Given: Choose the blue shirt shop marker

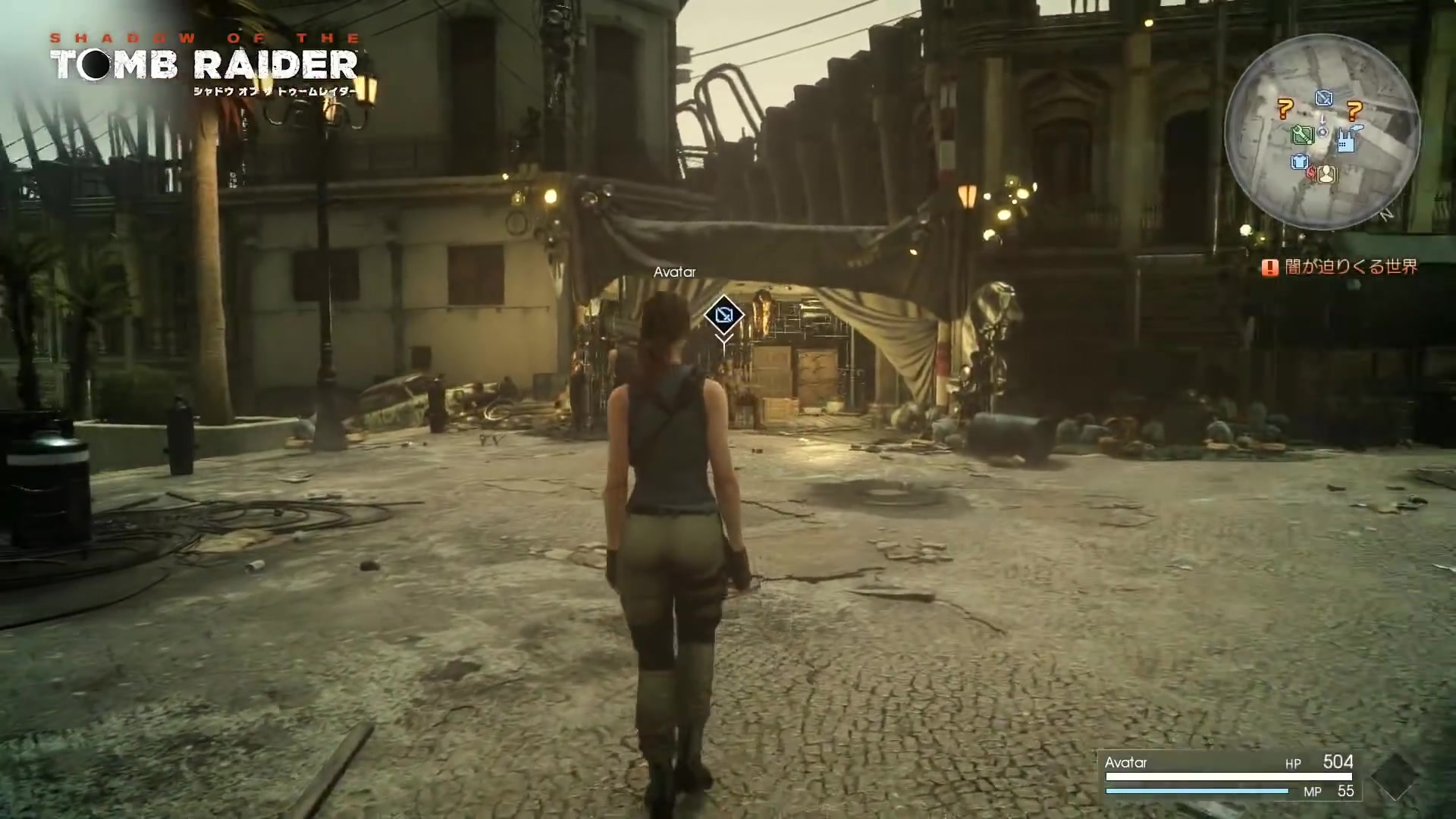Looking at the screenshot, I should (1300, 162).
